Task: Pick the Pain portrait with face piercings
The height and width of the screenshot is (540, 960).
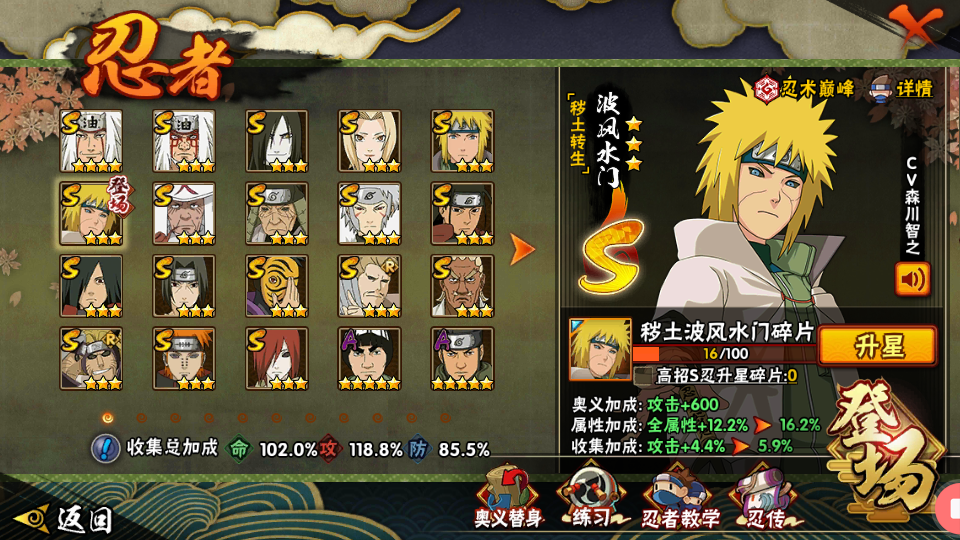Action: point(184,358)
